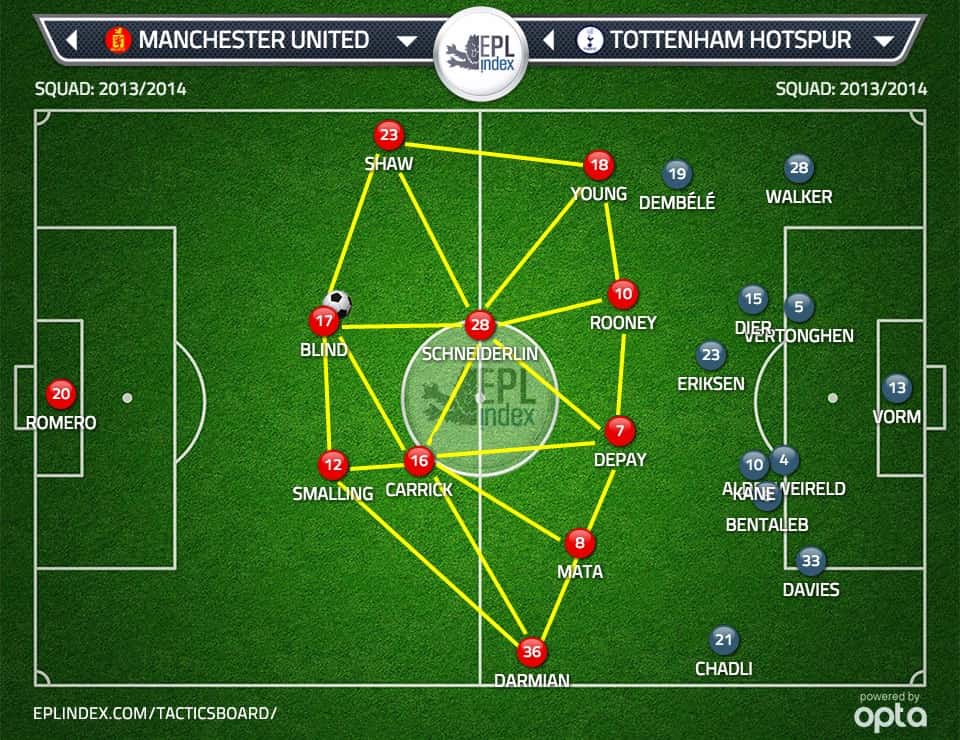Viewport: 960px width, 740px height.
Task: Select Romero's number 20 token
Action: (x=61, y=393)
